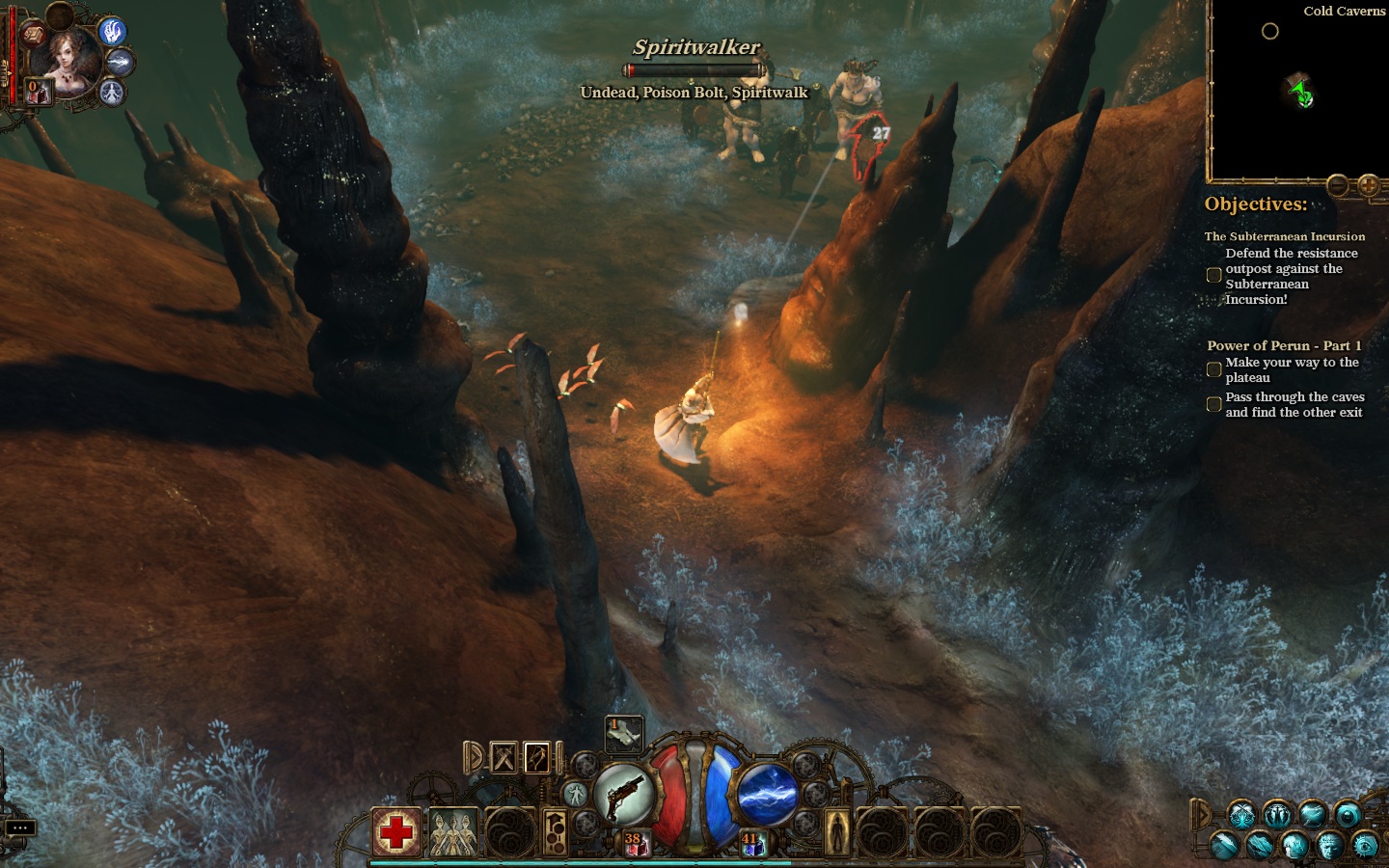The image size is (1389, 868).
Task: Open the chat box ellipsis button
Action: pyautogui.click(x=20, y=827)
